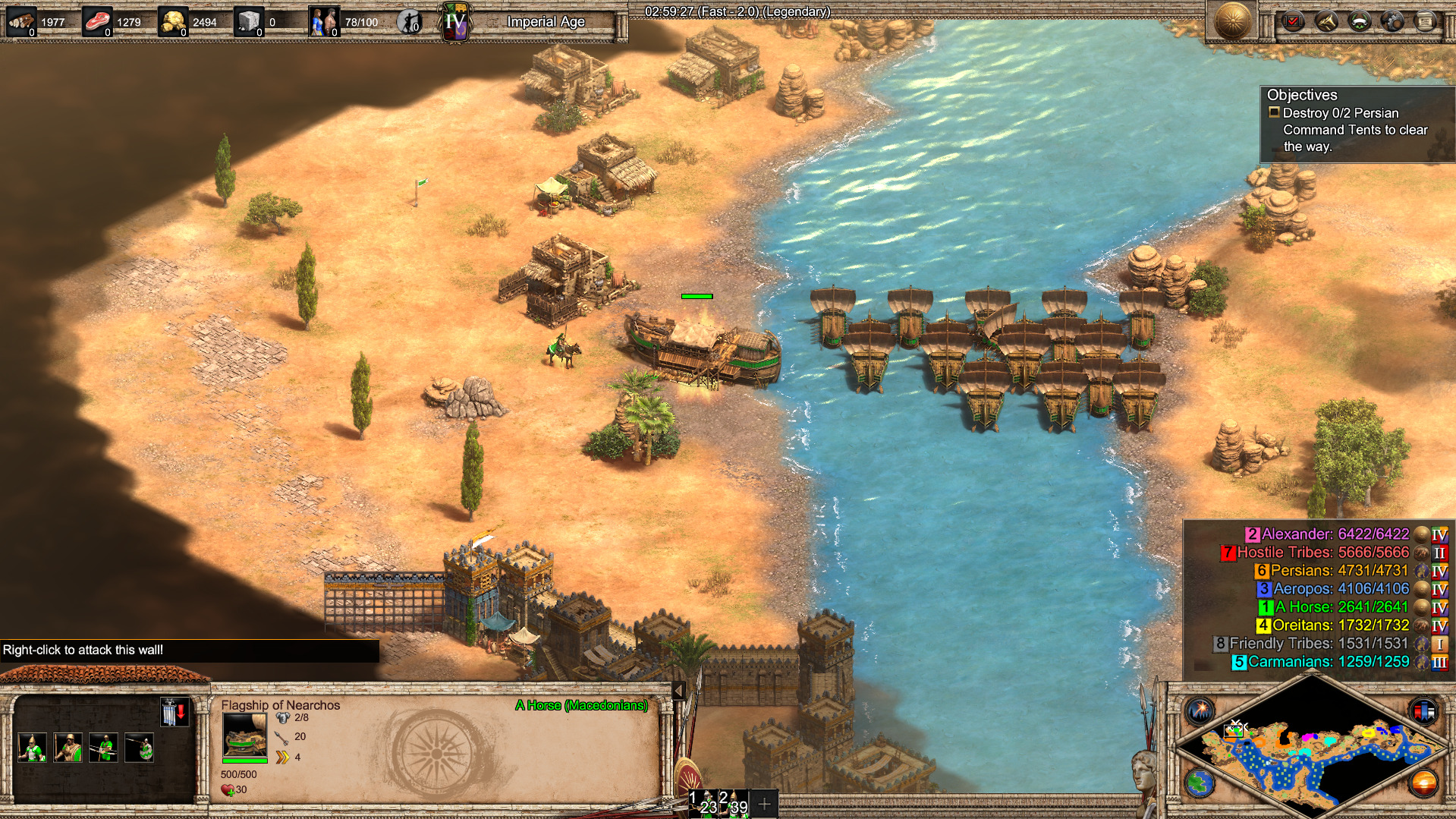1456x819 pixels.
Task: Click the sunset icon beside the minimap
Action: 1423,783
